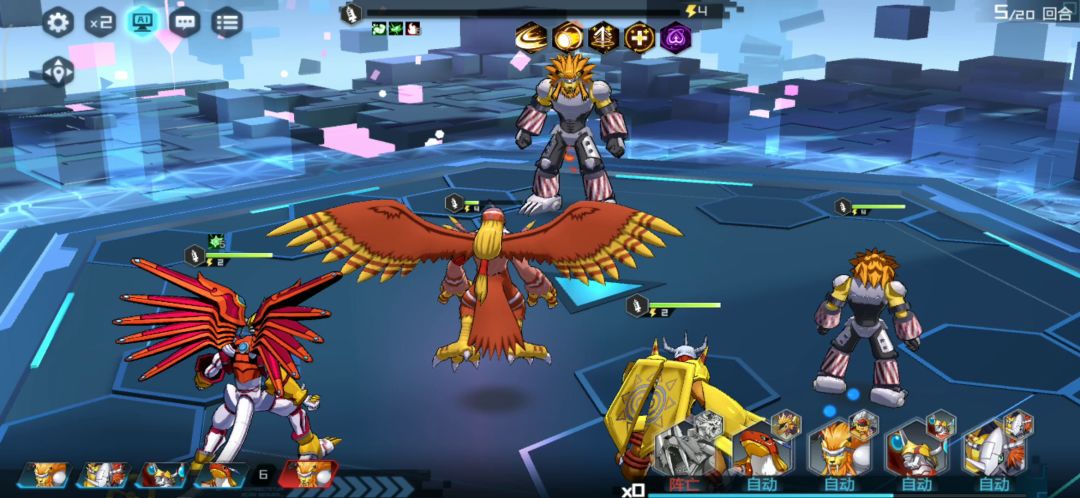1080x498 pixels.
Task: Select the red-enemy turn-order portrait
Action: coord(308,474)
